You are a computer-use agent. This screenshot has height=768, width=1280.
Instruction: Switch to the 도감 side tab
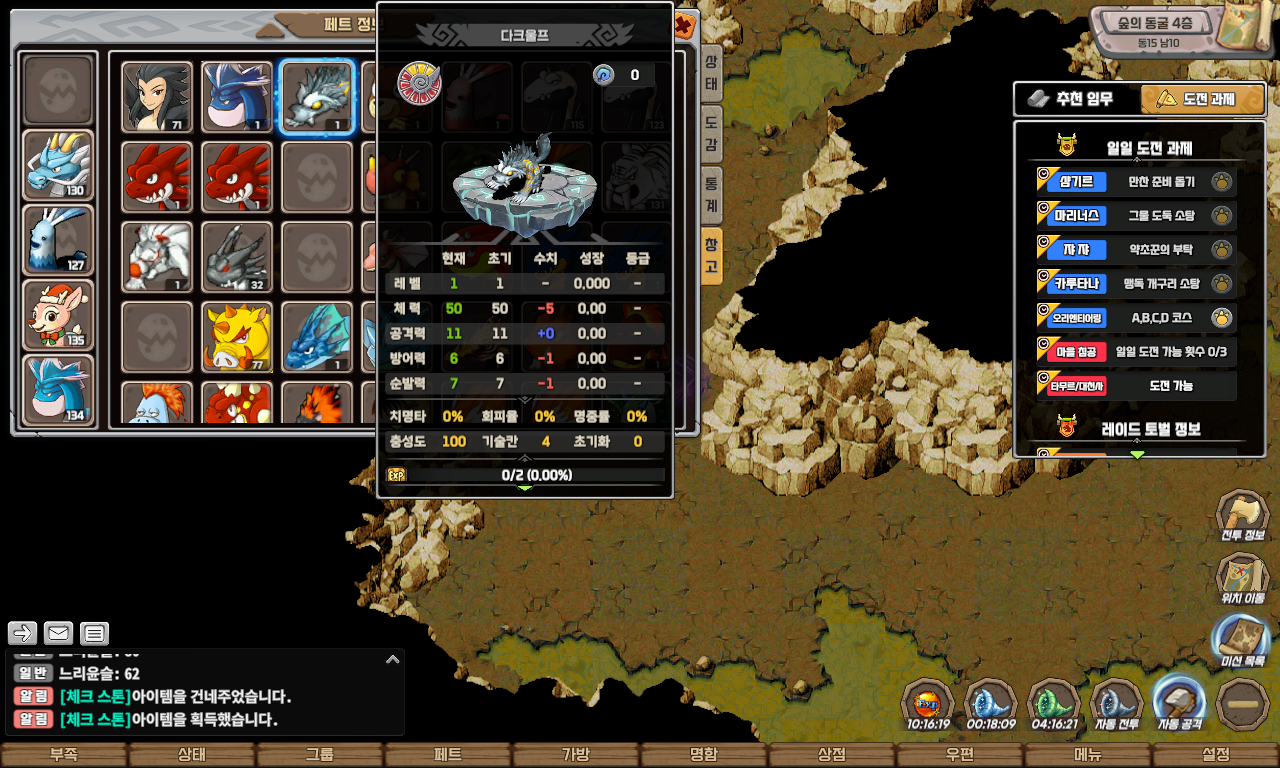tap(711, 133)
